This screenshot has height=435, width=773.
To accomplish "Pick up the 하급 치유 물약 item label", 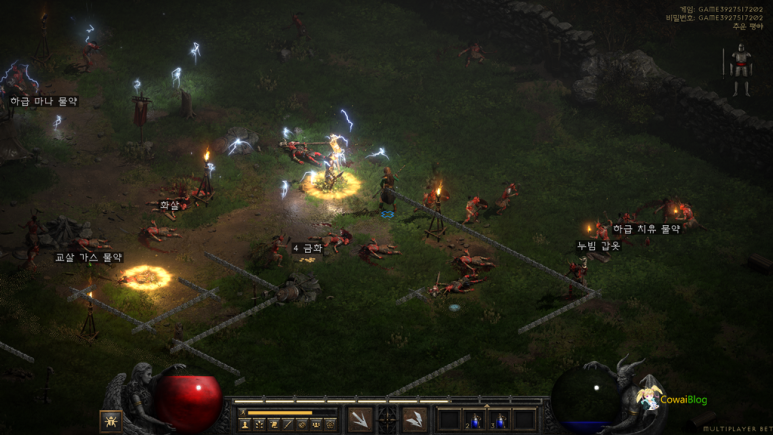I will pos(646,229).
